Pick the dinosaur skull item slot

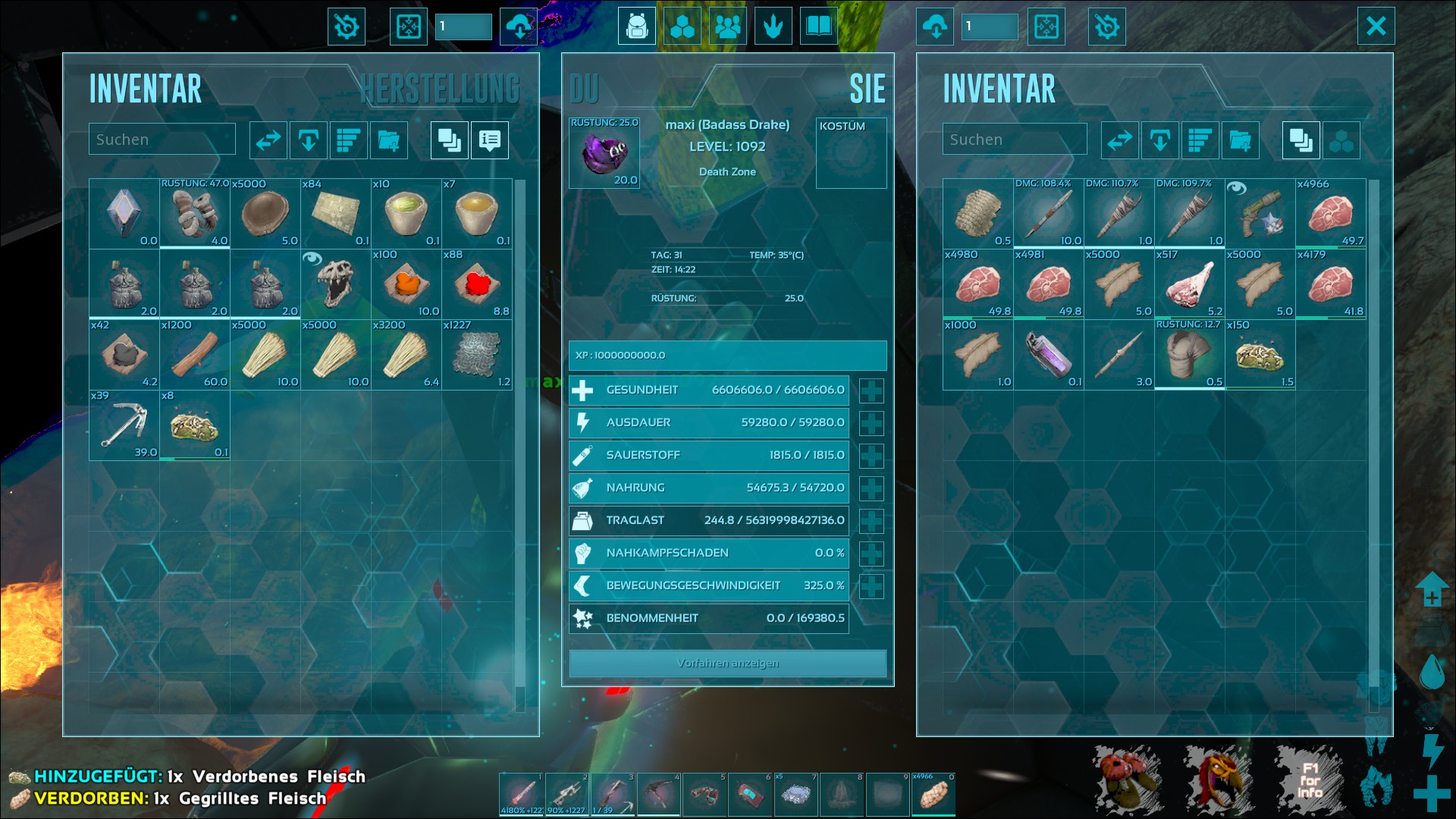[336, 284]
